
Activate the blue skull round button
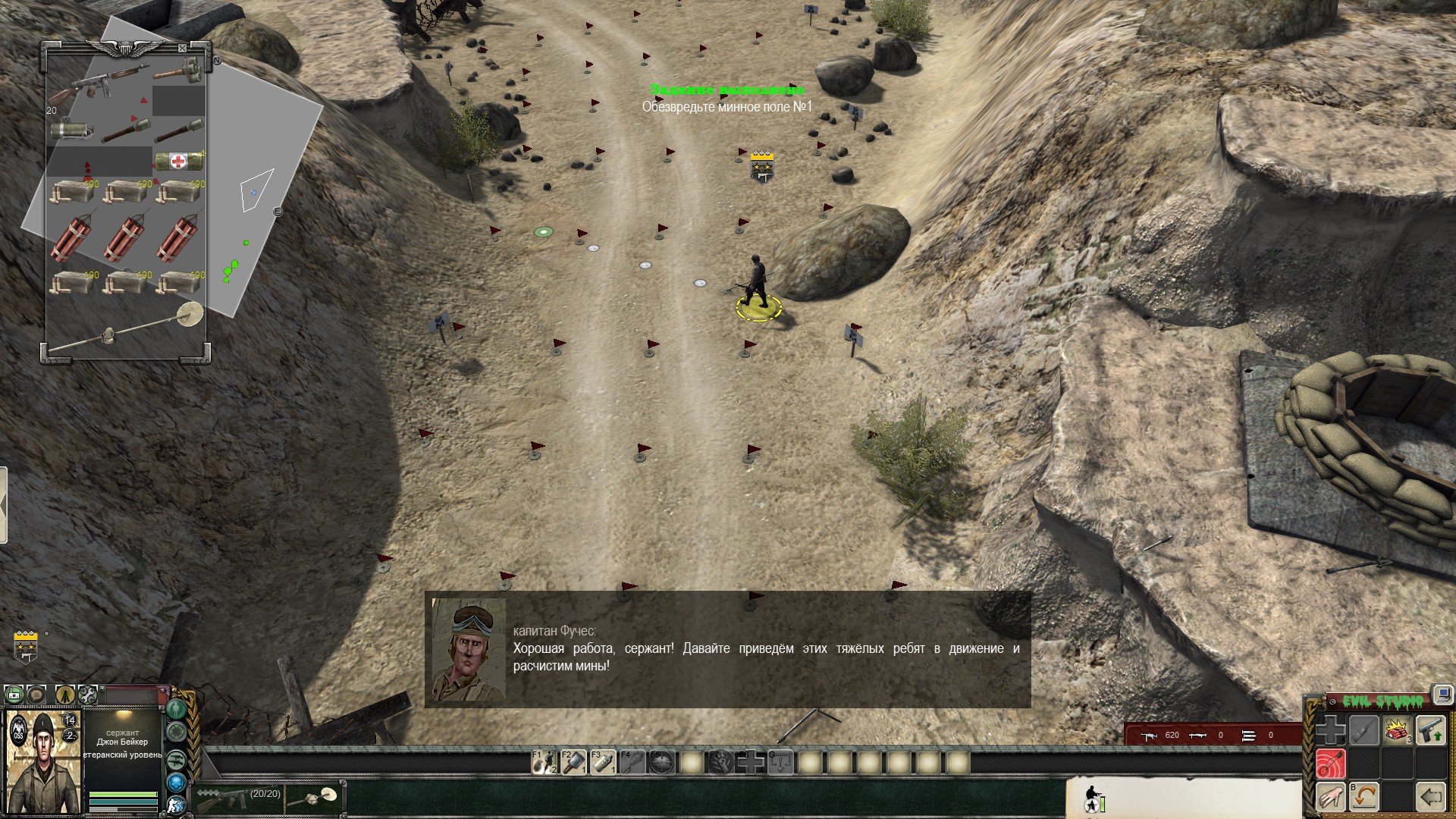(x=177, y=783)
